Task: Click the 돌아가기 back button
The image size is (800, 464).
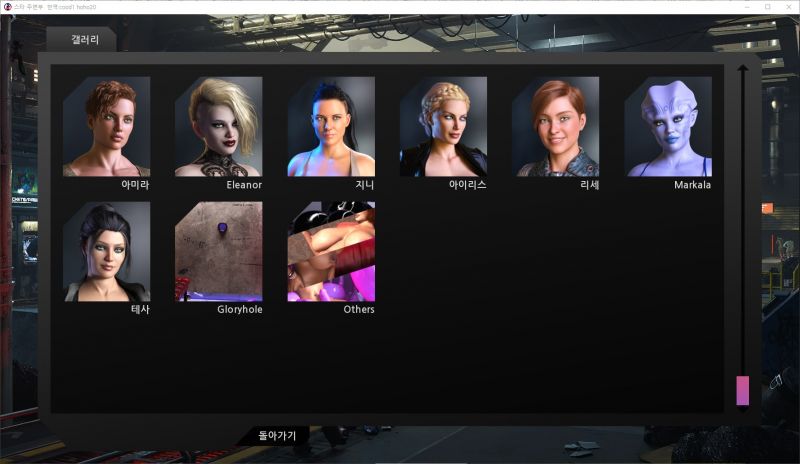Action: tap(278, 435)
